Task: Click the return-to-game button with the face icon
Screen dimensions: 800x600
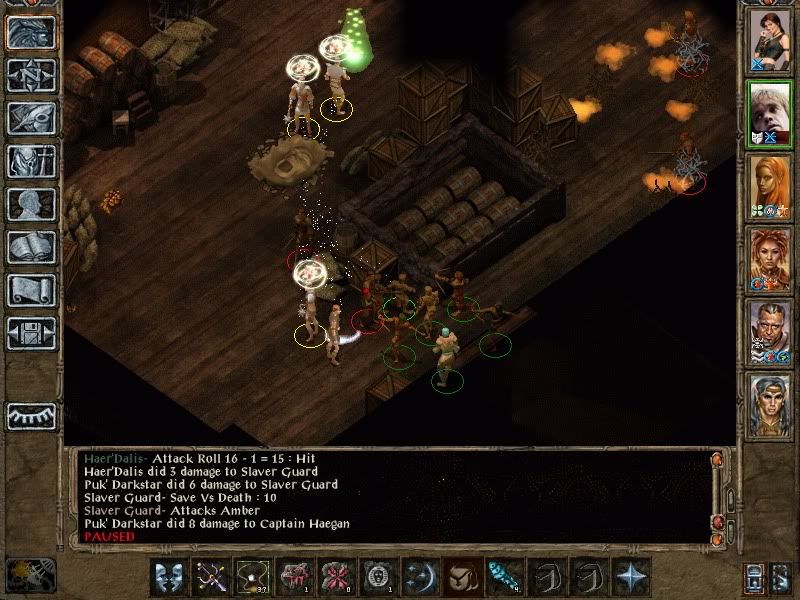Action: (x=31, y=33)
